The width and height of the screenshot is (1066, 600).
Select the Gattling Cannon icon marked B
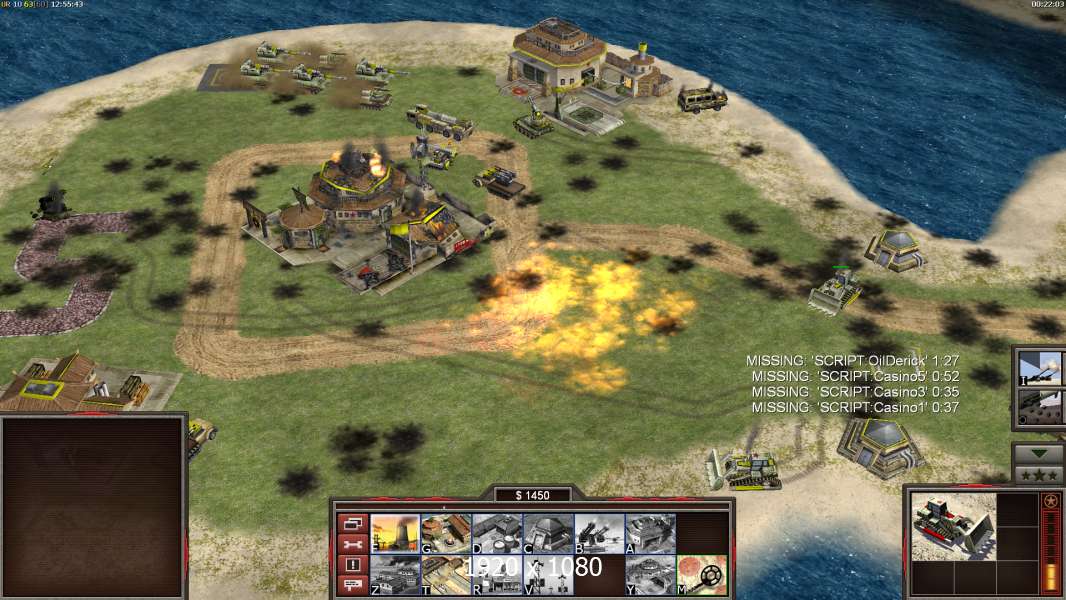pos(599,534)
